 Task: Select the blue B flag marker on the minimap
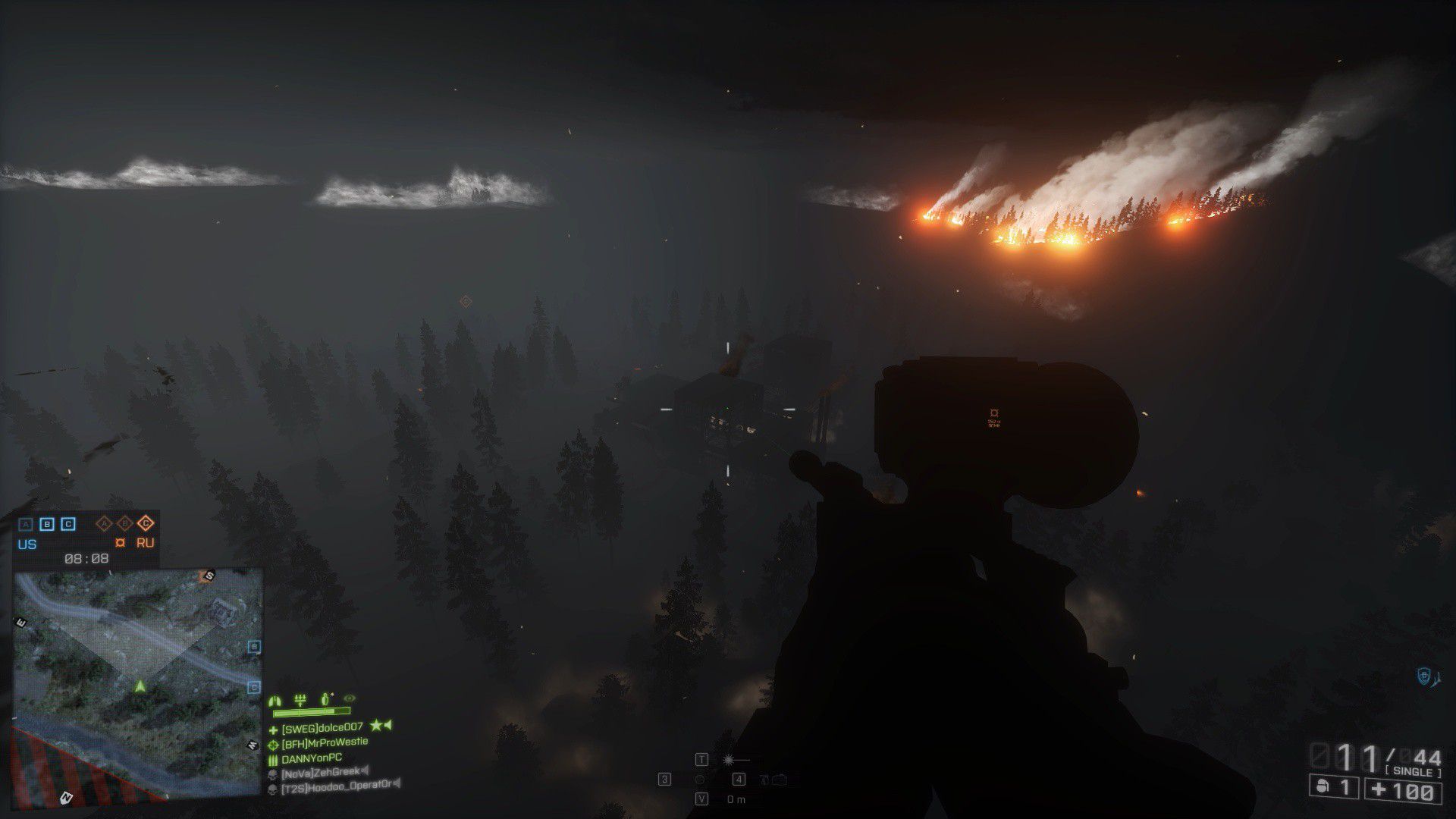coord(255,647)
